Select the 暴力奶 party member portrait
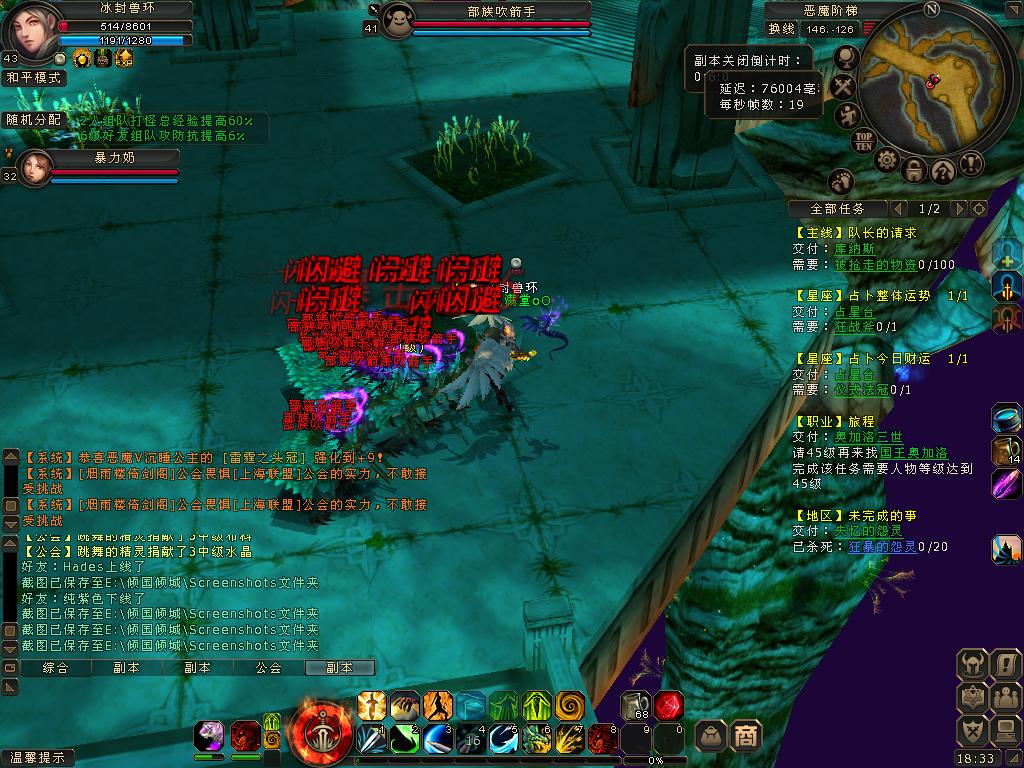 [x=33, y=168]
